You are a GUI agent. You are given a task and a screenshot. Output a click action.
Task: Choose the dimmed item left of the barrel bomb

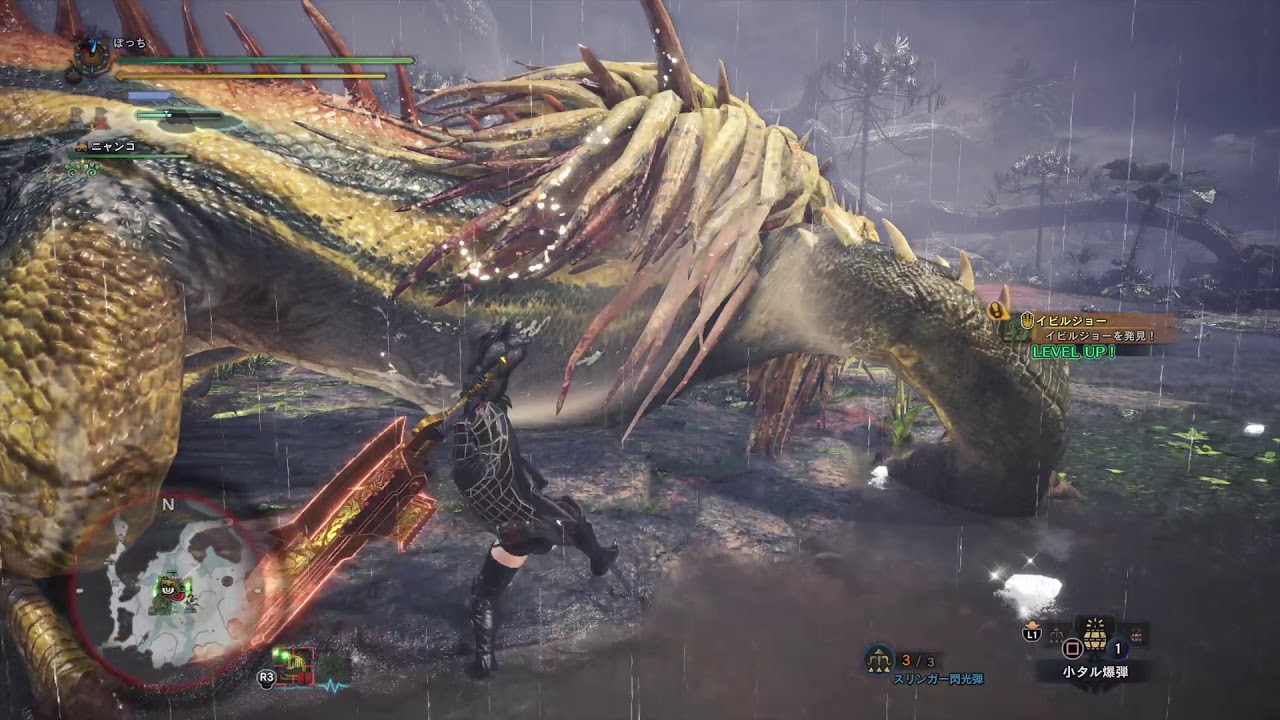click(x=1056, y=634)
